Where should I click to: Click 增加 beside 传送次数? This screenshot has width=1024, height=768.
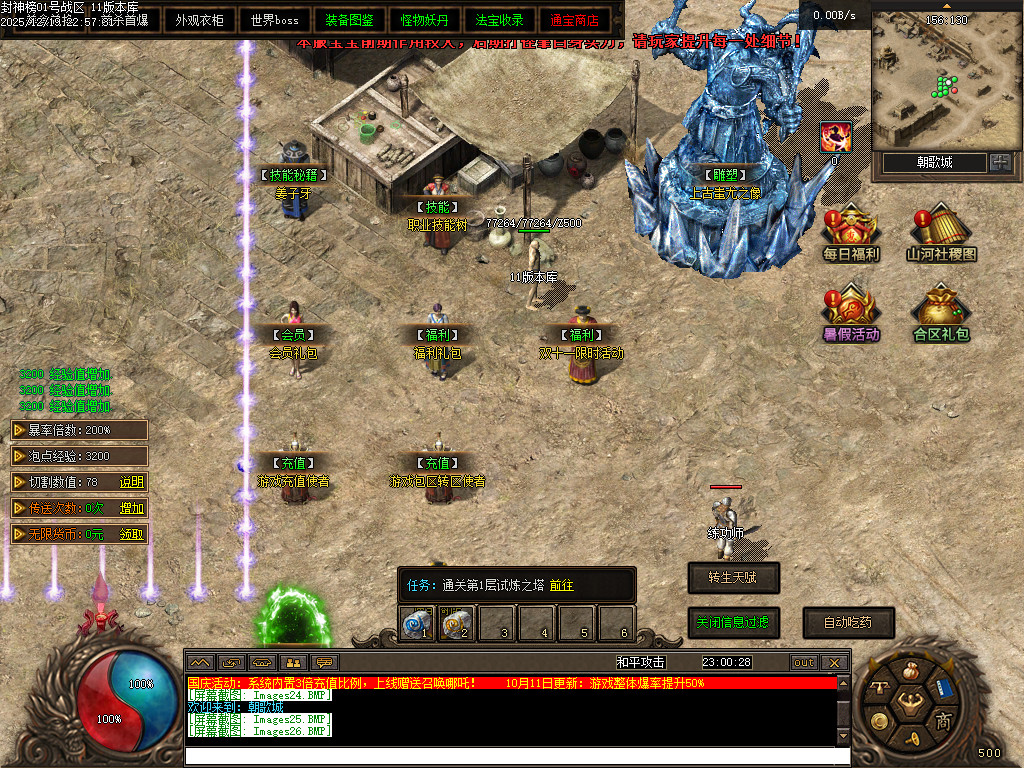click(131, 508)
